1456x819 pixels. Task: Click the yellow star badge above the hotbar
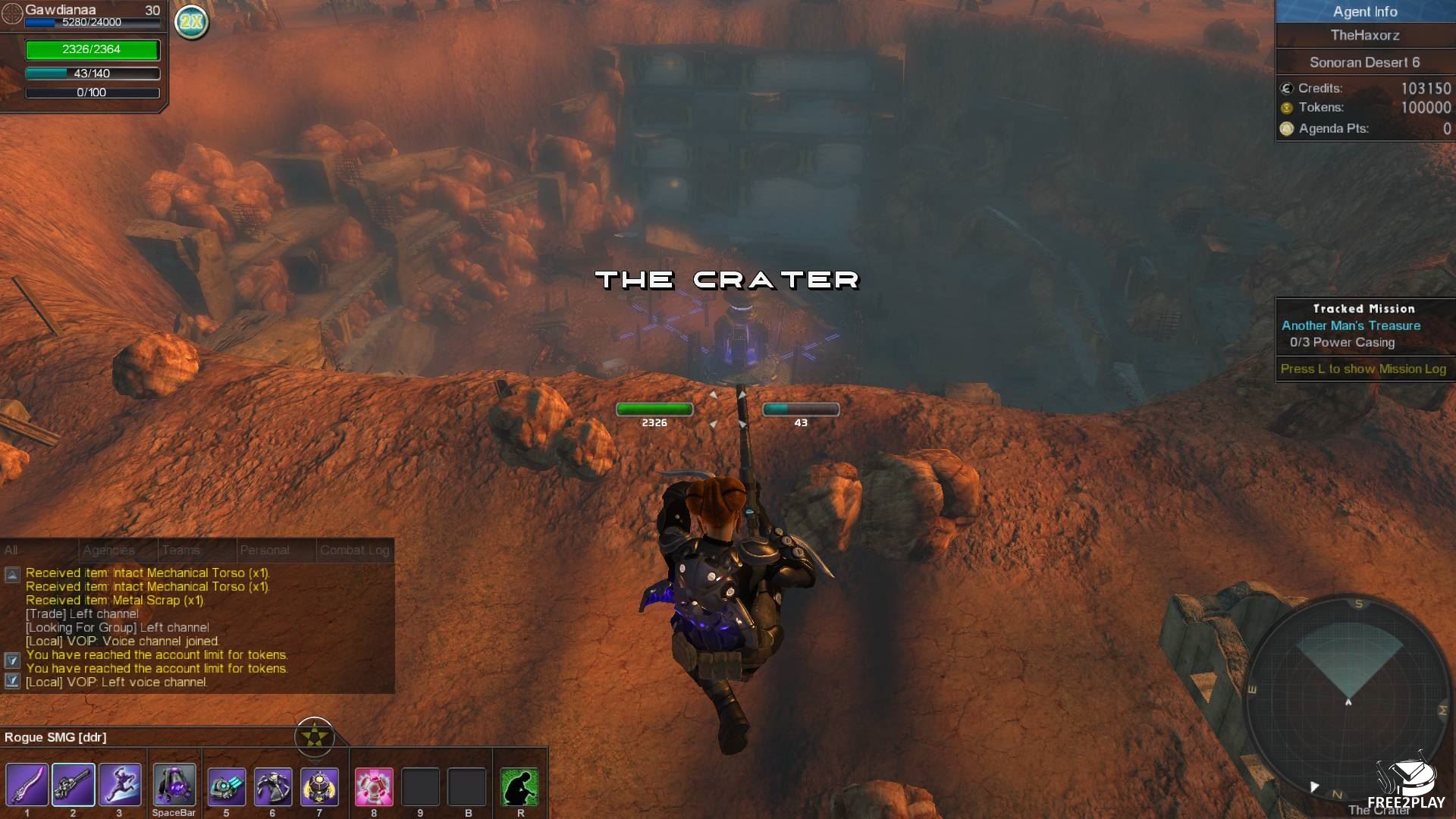point(314,736)
